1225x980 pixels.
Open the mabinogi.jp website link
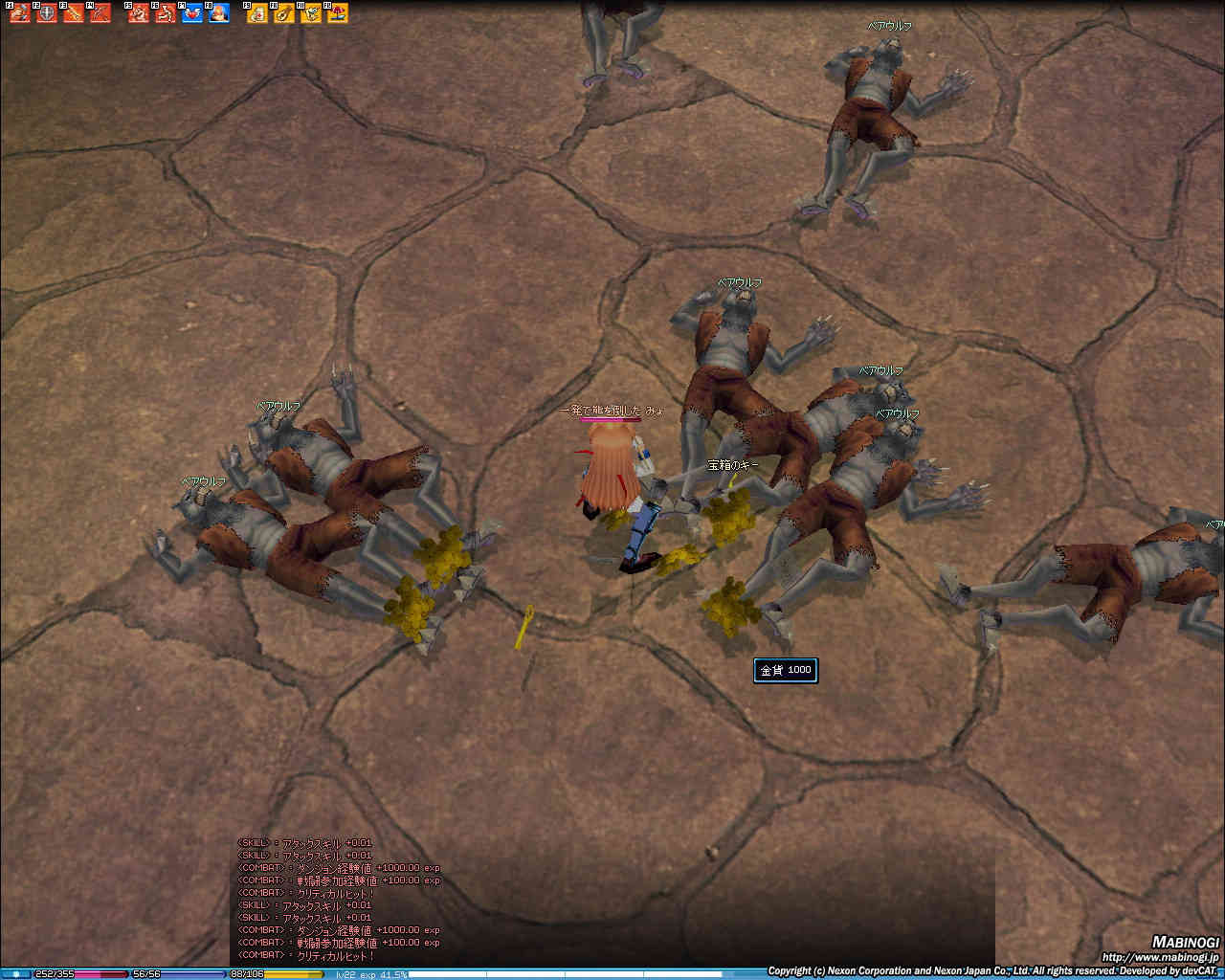tap(1160, 956)
